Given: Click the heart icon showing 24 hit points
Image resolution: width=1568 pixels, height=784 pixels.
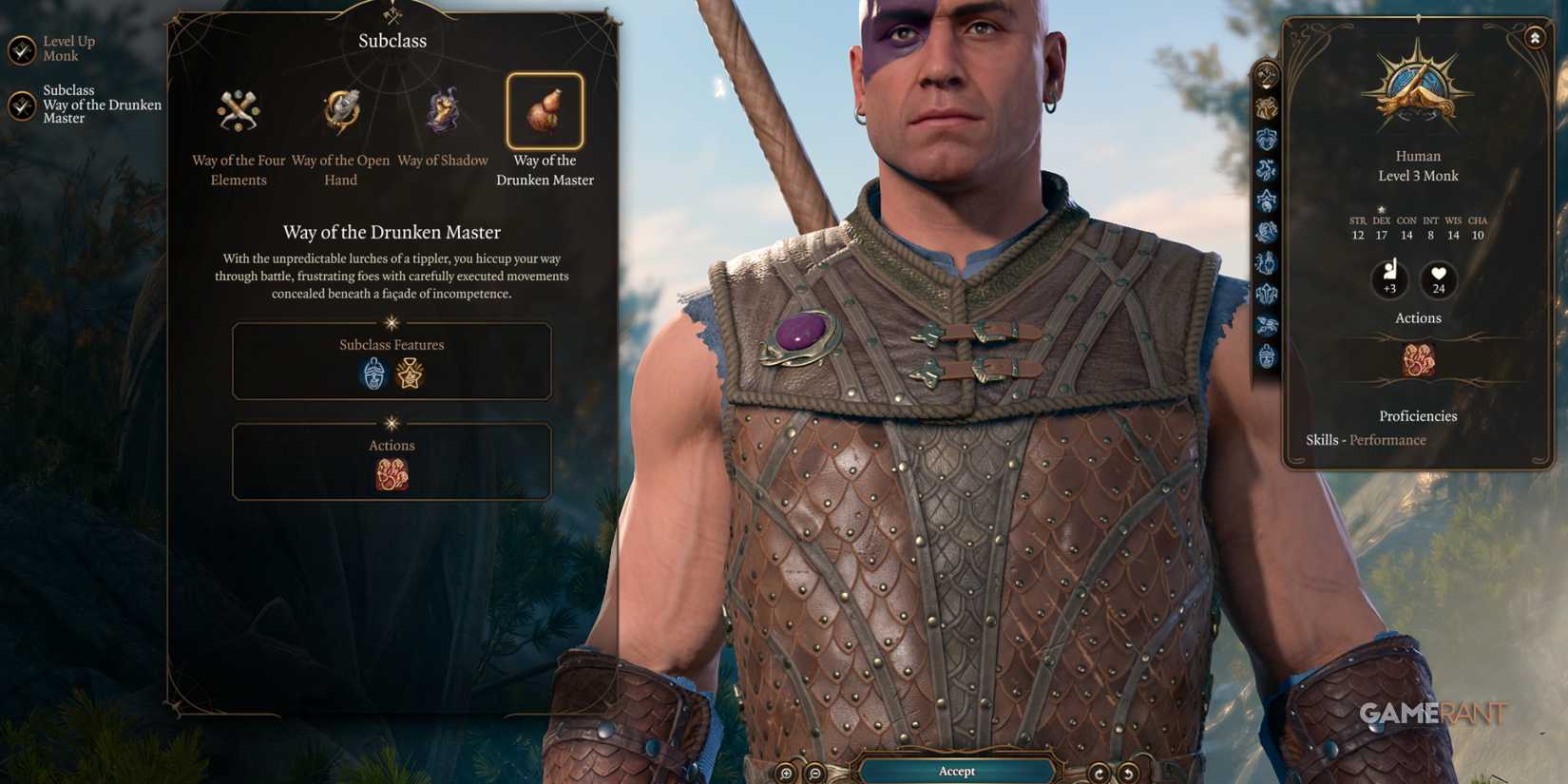Looking at the screenshot, I should 1438,278.
